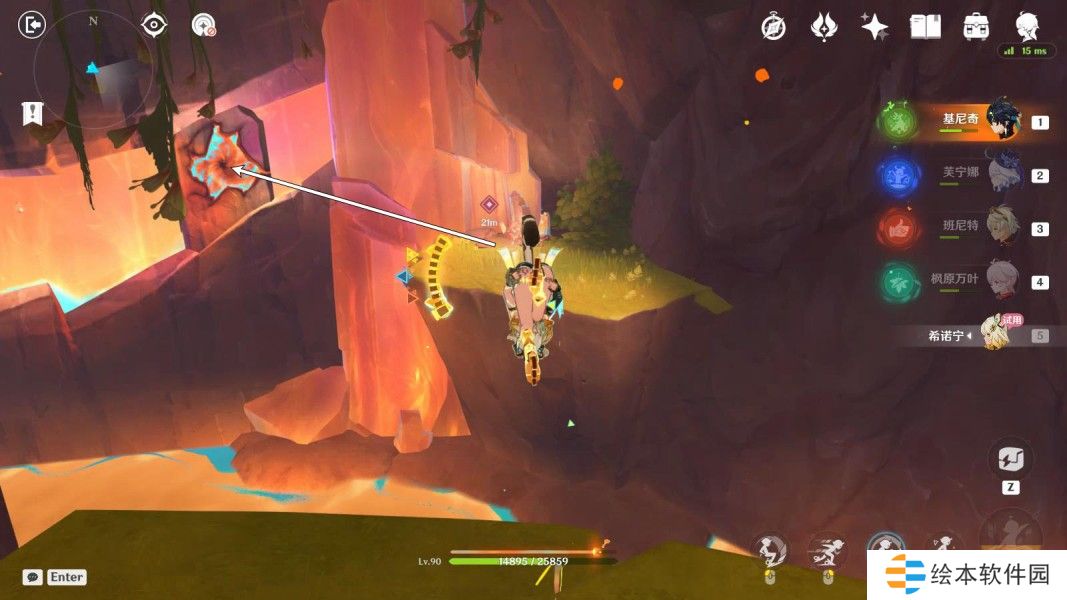Screen dimensions: 1067x600
Task: Open the adventurer handbook book icon
Action: coord(925,27)
